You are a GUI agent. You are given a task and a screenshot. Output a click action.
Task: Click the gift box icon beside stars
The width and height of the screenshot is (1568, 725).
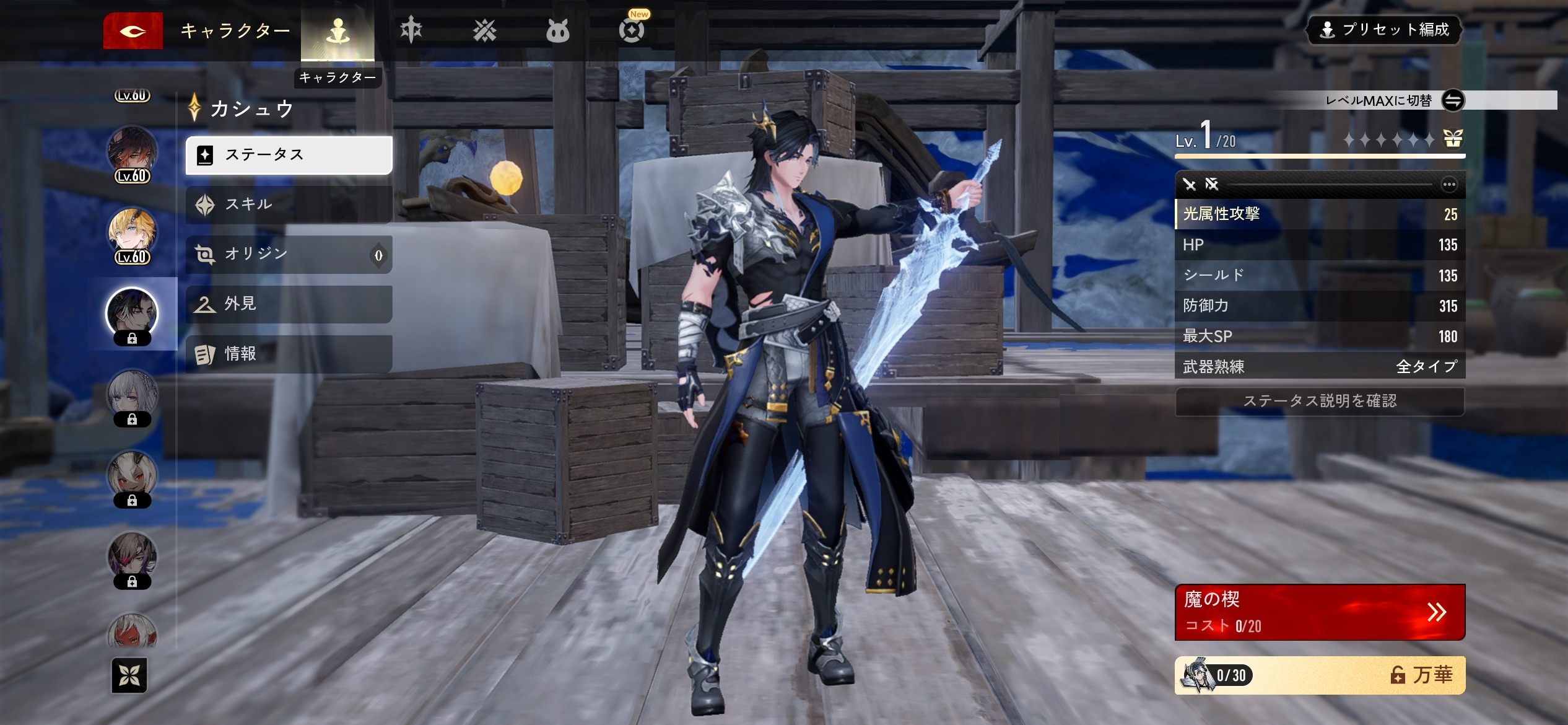coord(1453,139)
